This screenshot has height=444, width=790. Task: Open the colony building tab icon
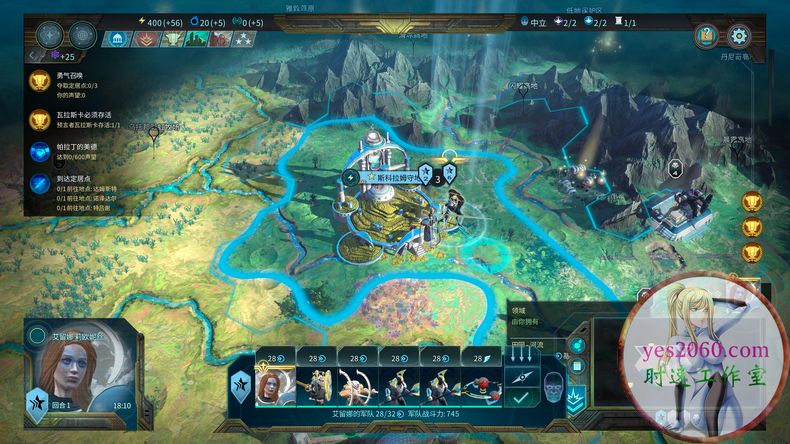coord(119,39)
